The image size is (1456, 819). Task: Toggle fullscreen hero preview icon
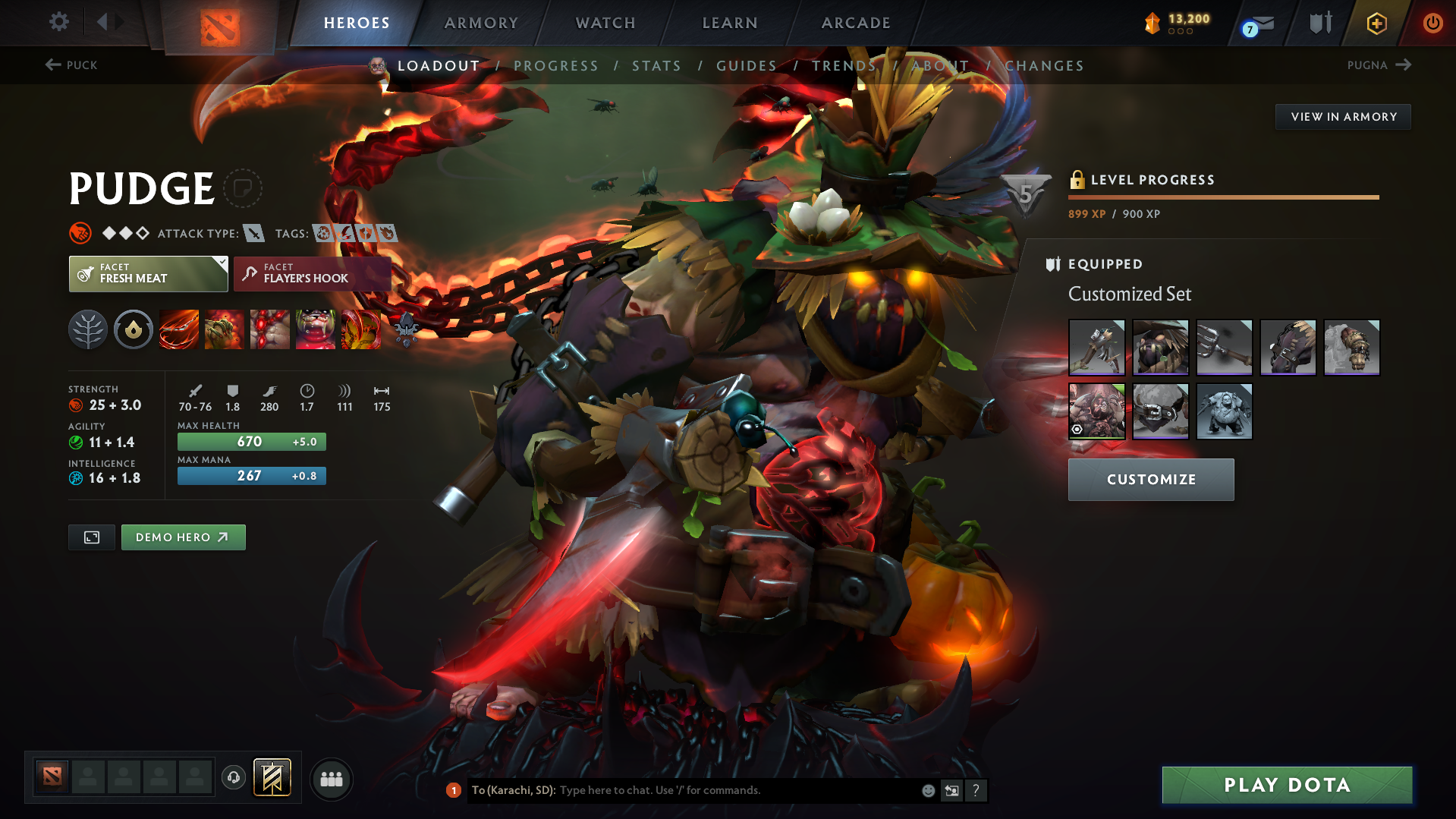click(91, 537)
